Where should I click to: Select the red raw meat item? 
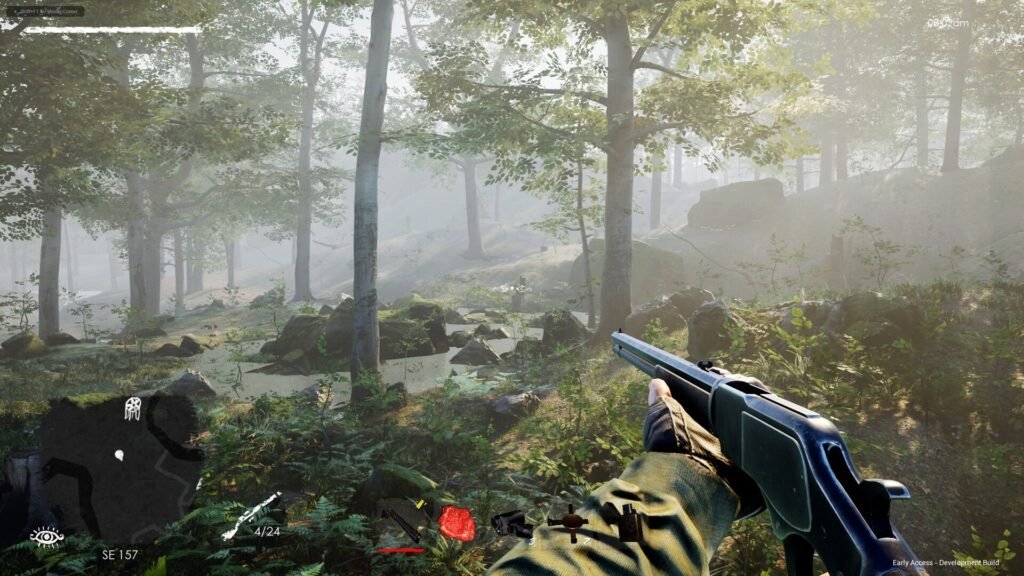click(x=457, y=523)
